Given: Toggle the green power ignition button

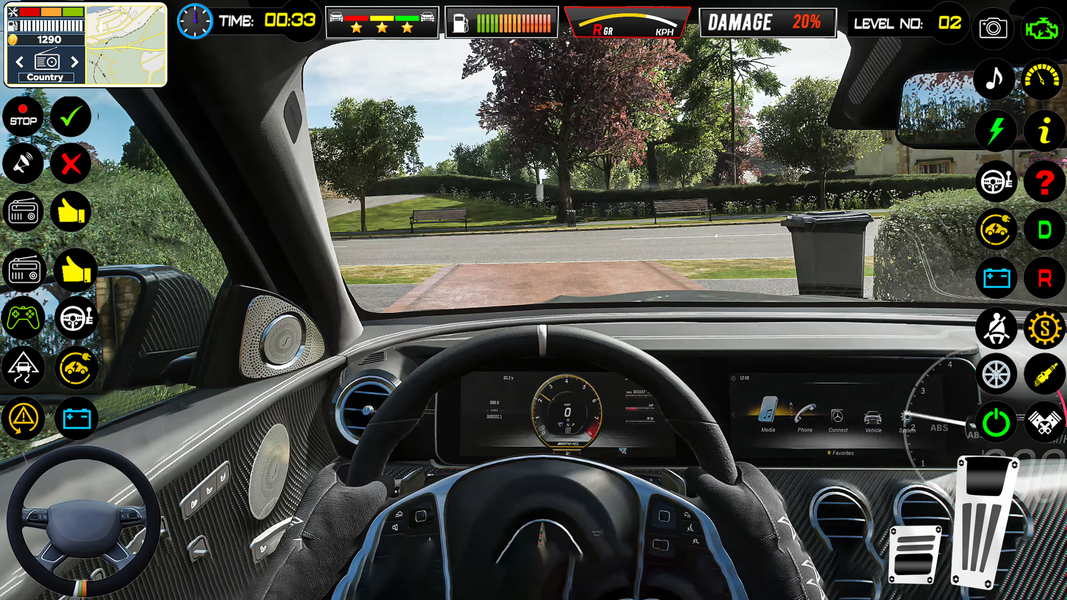Looking at the screenshot, I should point(996,423).
